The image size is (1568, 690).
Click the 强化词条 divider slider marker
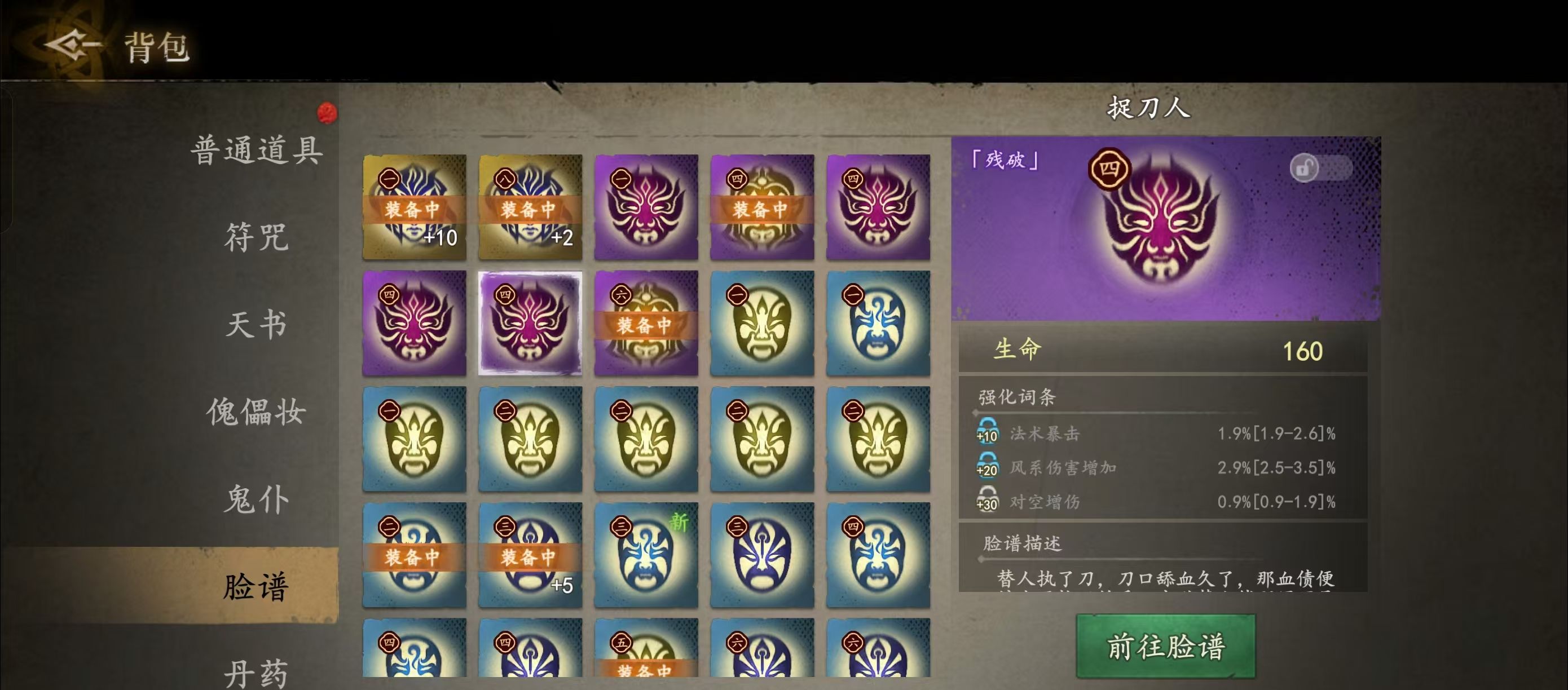pyautogui.click(x=975, y=412)
